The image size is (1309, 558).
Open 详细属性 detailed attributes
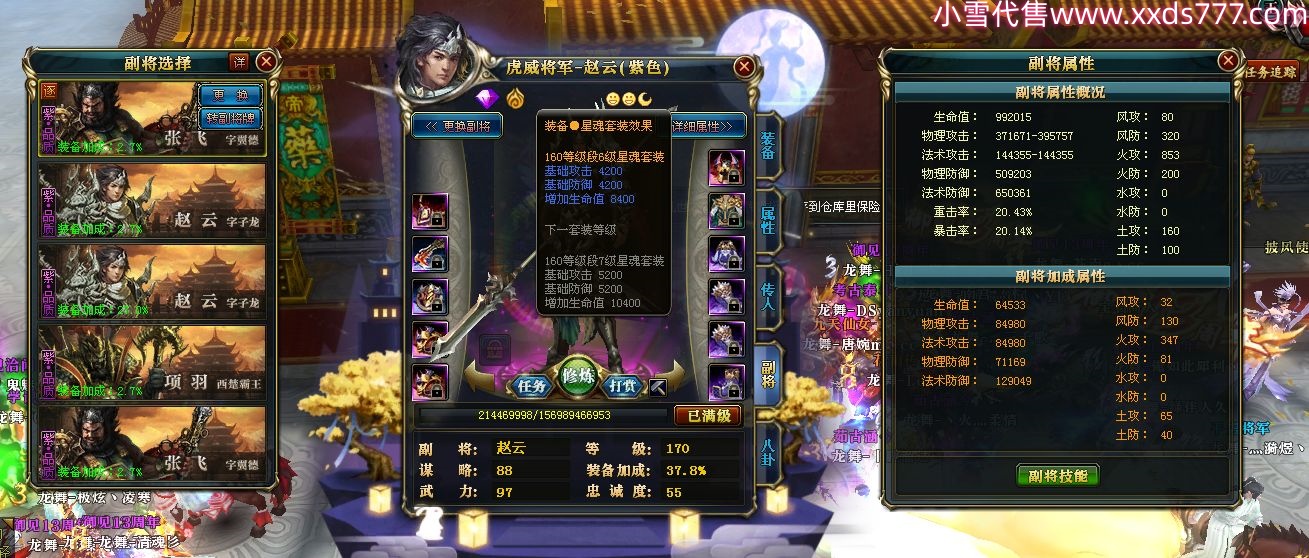point(708,126)
